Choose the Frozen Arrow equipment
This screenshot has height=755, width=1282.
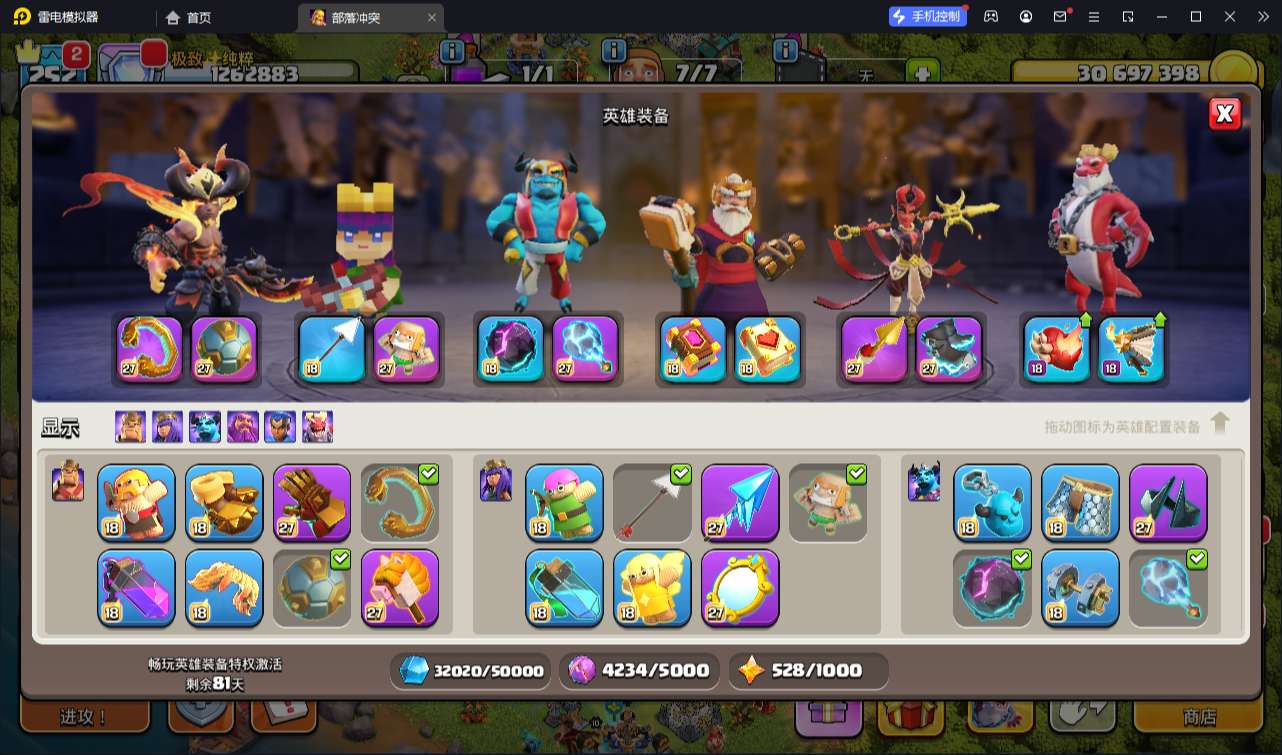[x=740, y=500]
